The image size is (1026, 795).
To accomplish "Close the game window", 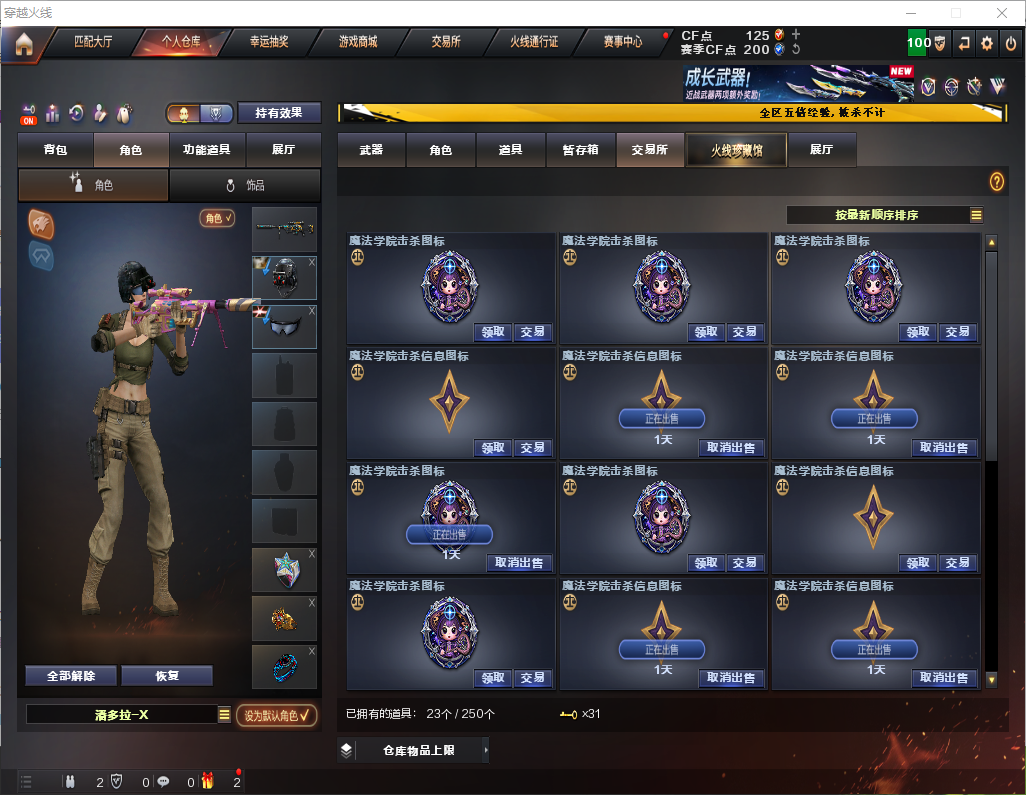I will [1002, 13].
